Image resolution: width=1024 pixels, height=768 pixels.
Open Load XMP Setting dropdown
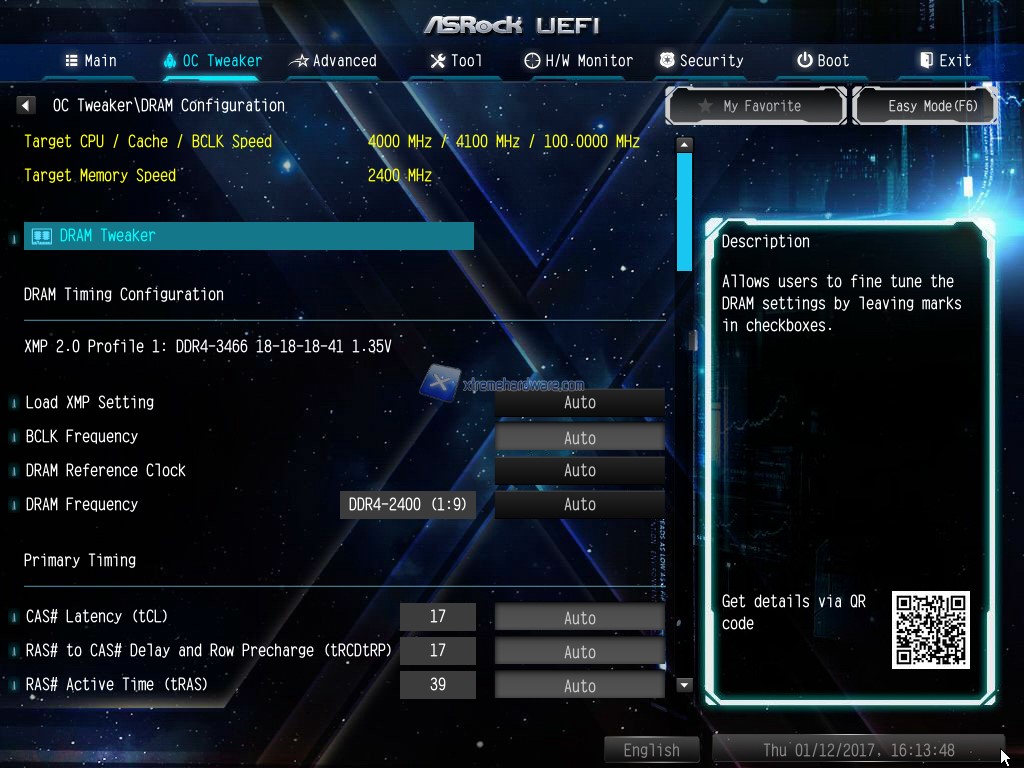(579, 403)
